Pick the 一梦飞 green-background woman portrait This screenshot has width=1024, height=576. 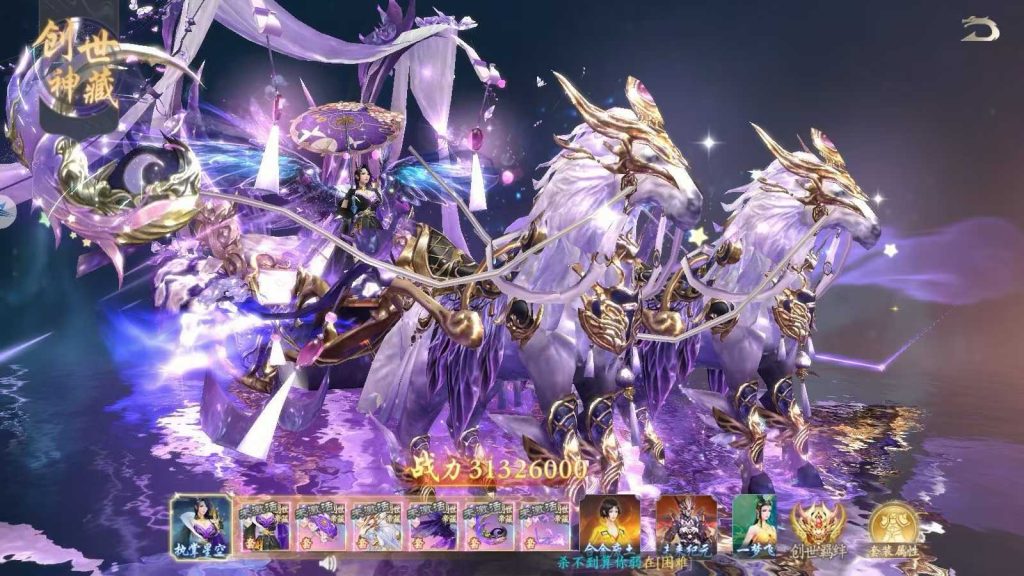click(754, 523)
